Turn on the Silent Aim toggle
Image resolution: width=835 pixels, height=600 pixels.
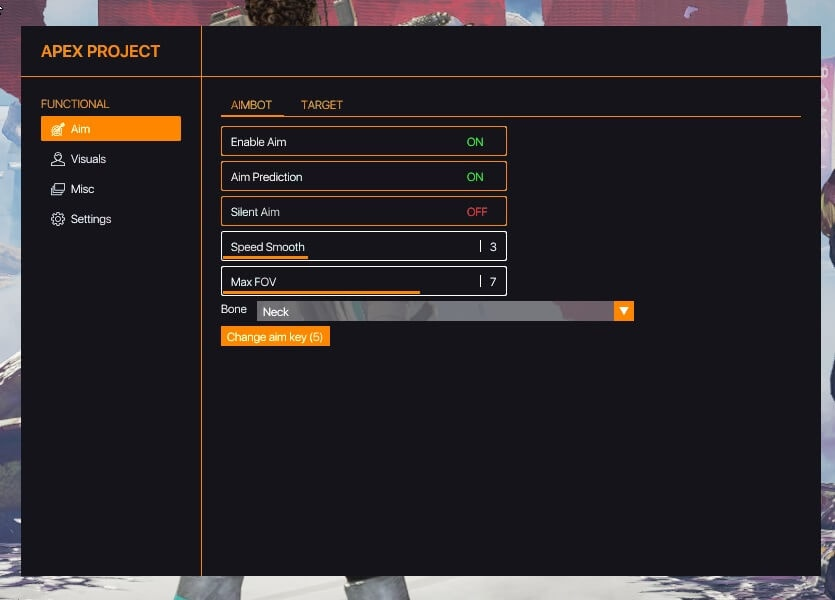point(363,212)
